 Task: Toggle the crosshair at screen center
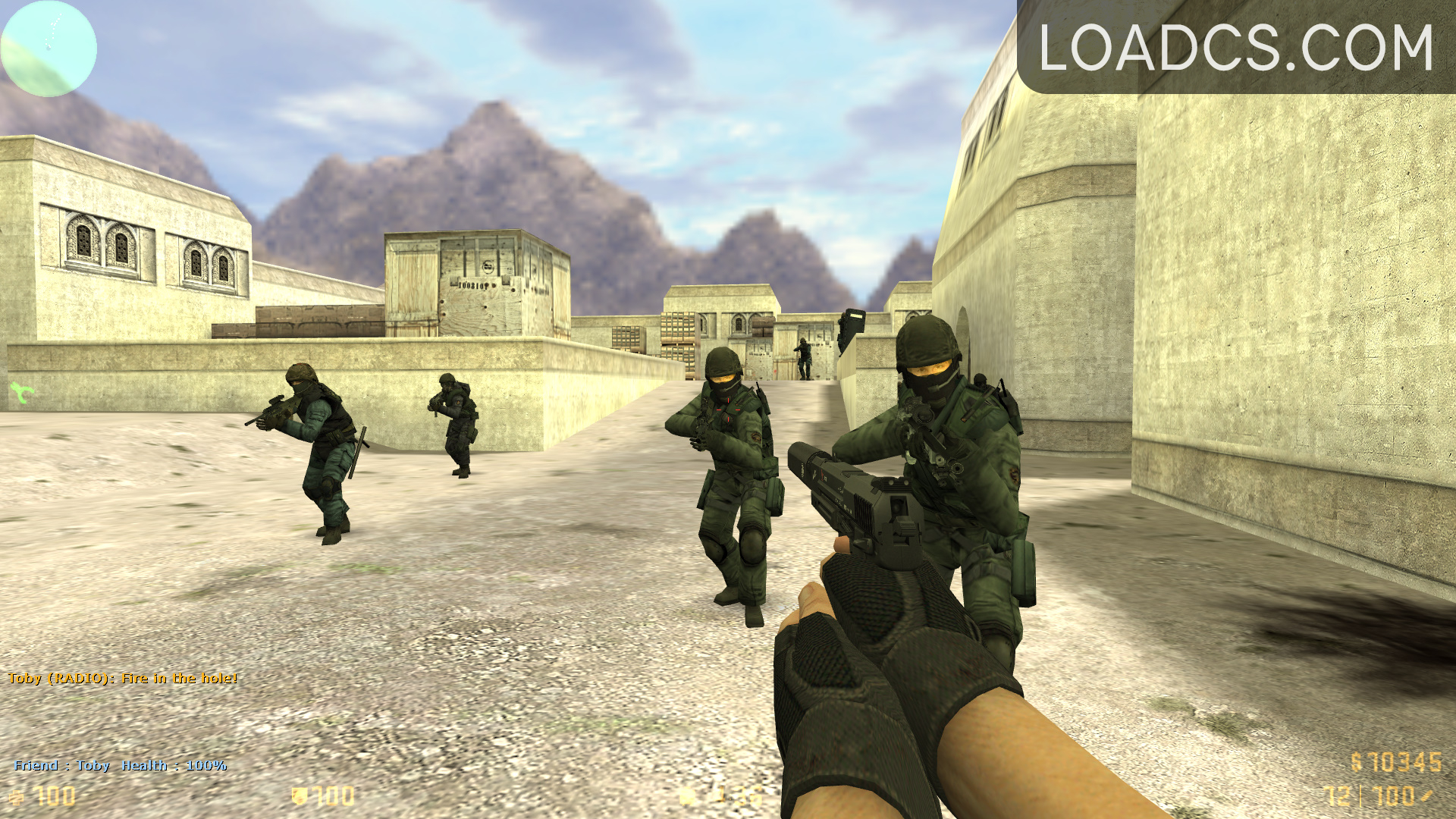point(728,409)
